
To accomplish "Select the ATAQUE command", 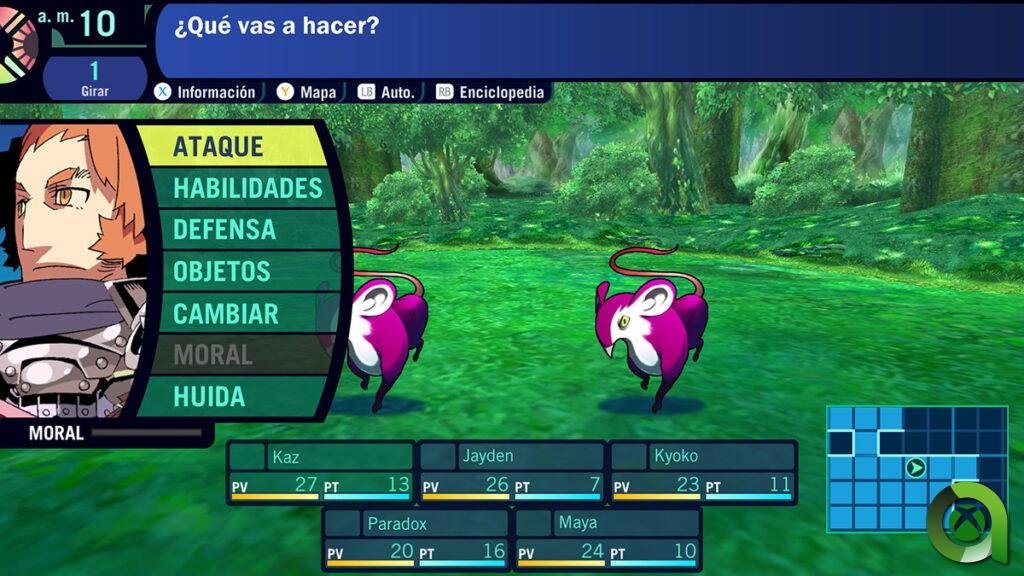I will point(230,146).
